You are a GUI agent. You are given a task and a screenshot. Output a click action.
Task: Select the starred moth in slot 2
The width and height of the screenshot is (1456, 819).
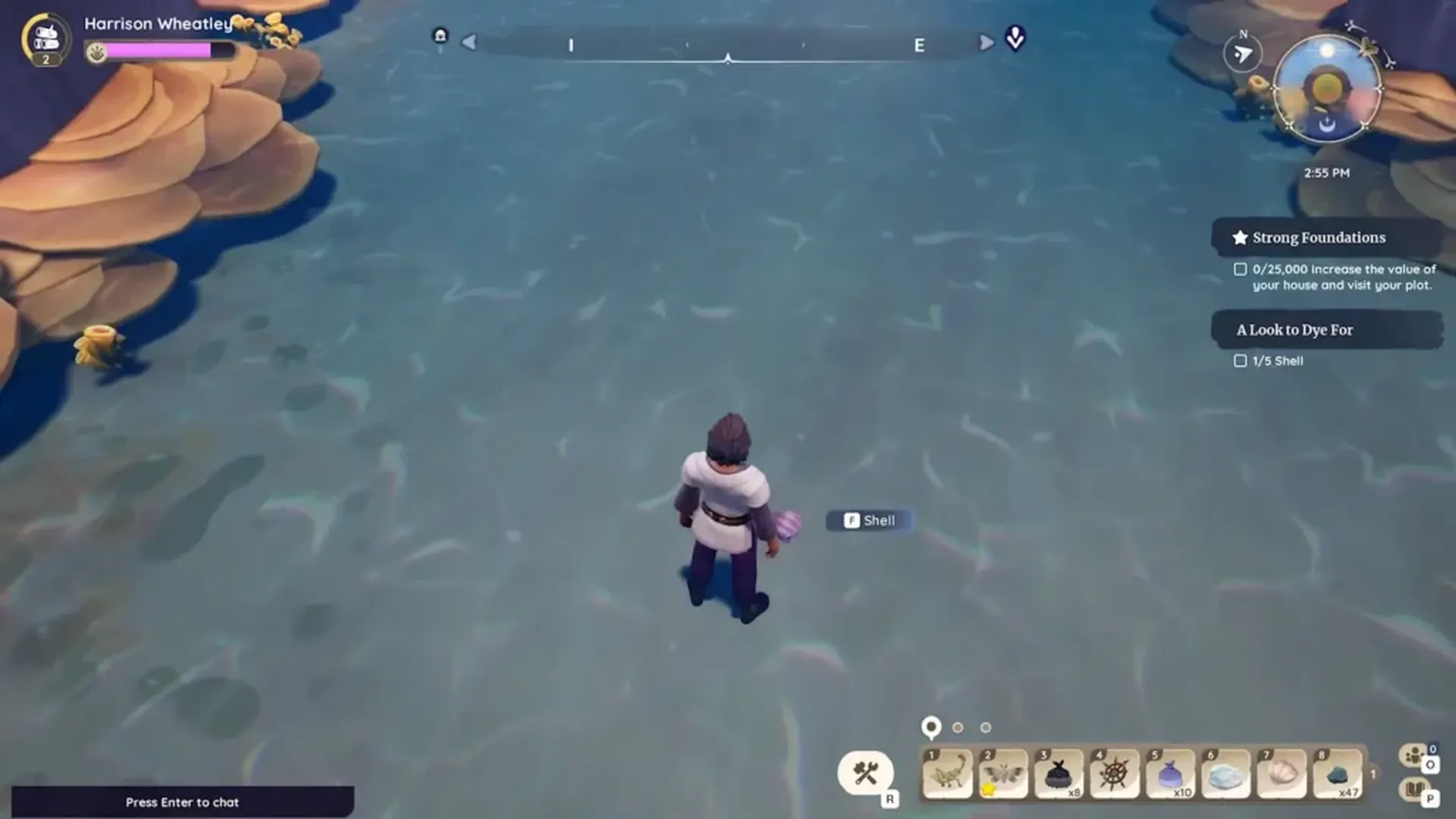pyautogui.click(x=1003, y=773)
